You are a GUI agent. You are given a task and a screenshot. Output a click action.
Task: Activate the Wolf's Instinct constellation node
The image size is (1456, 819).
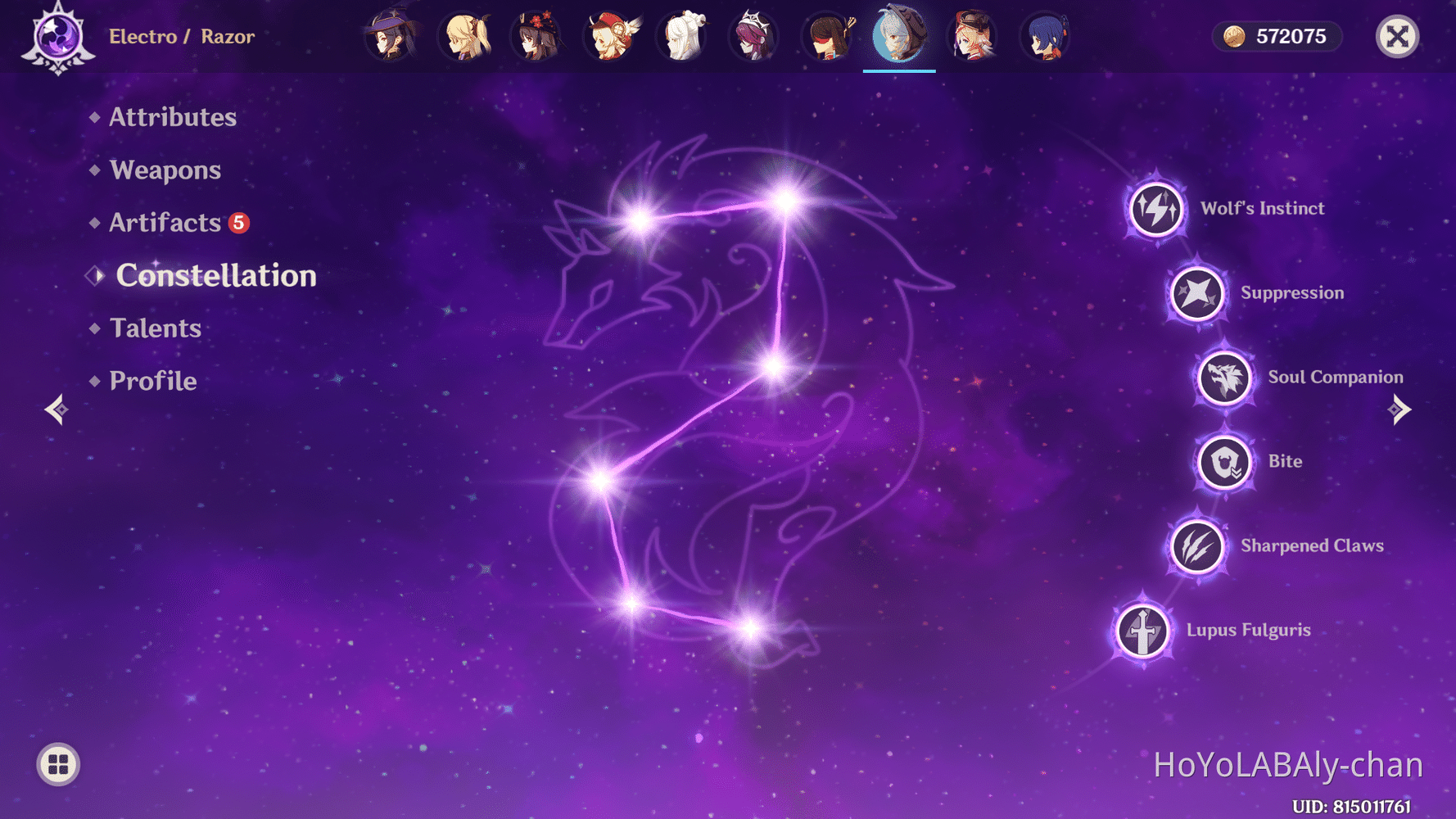coord(1155,209)
